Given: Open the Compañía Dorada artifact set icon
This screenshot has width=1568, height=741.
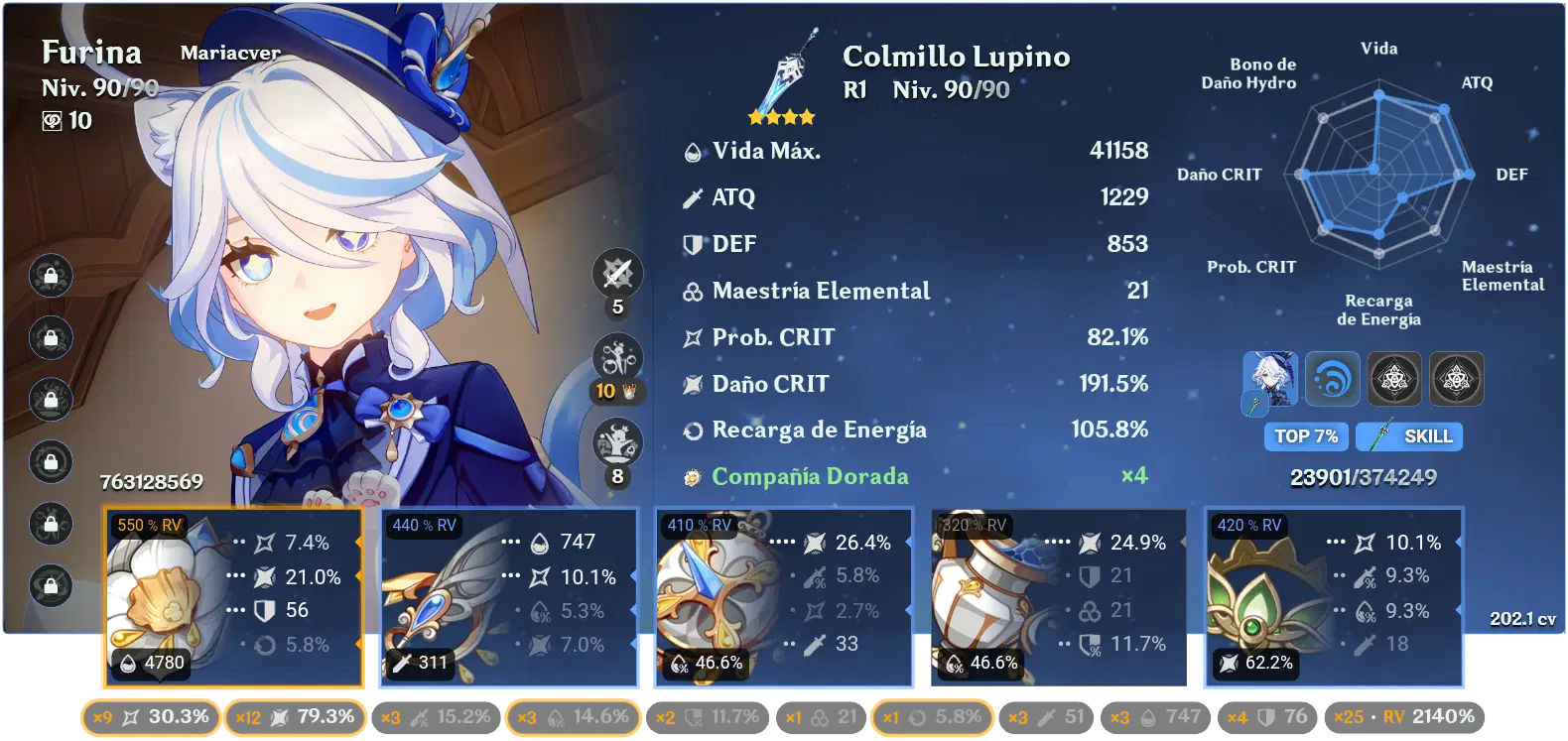Looking at the screenshot, I should tap(691, 476).
